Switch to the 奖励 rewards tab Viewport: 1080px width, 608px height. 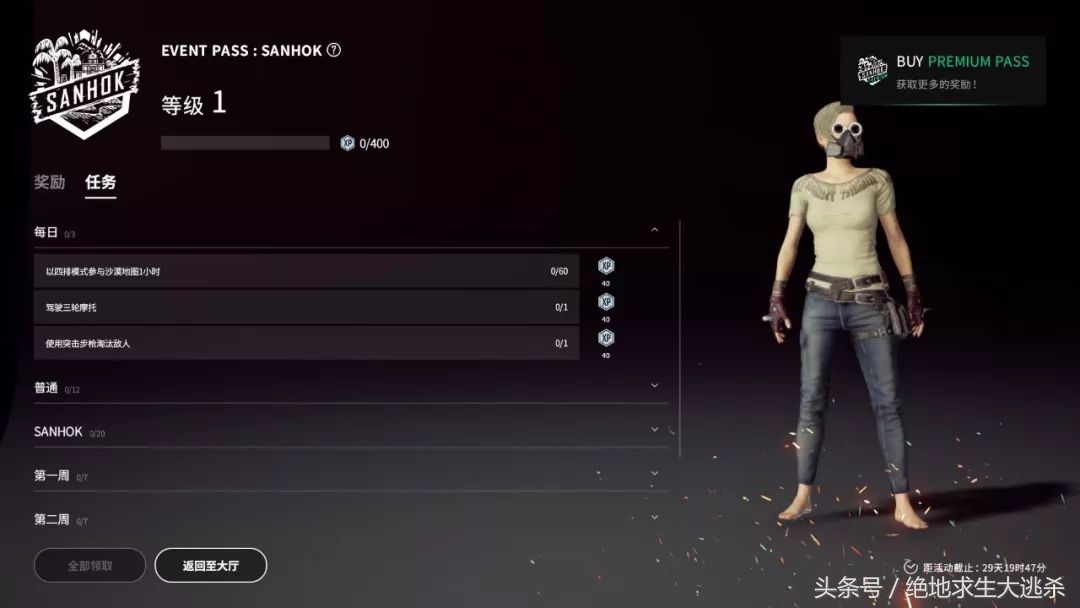(49, 182)
